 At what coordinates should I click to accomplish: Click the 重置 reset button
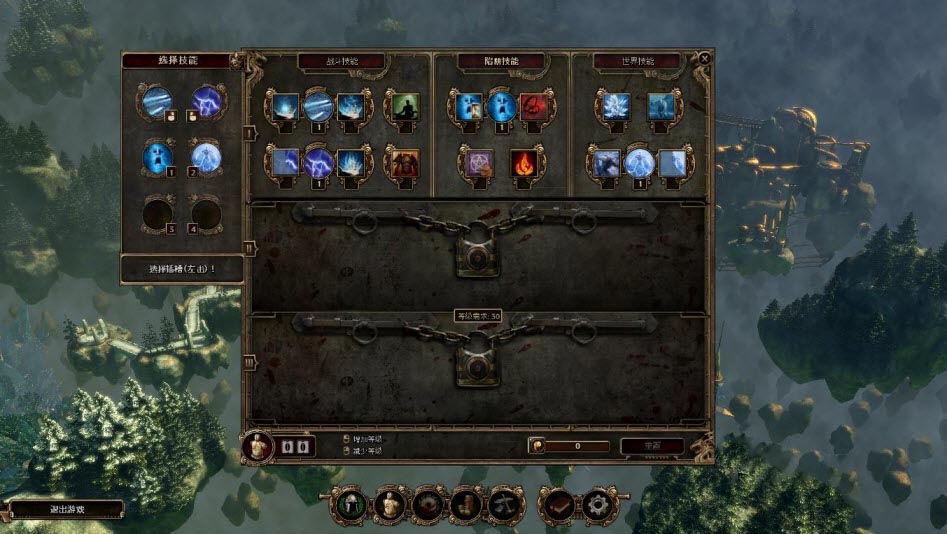[x=651, y=446]
